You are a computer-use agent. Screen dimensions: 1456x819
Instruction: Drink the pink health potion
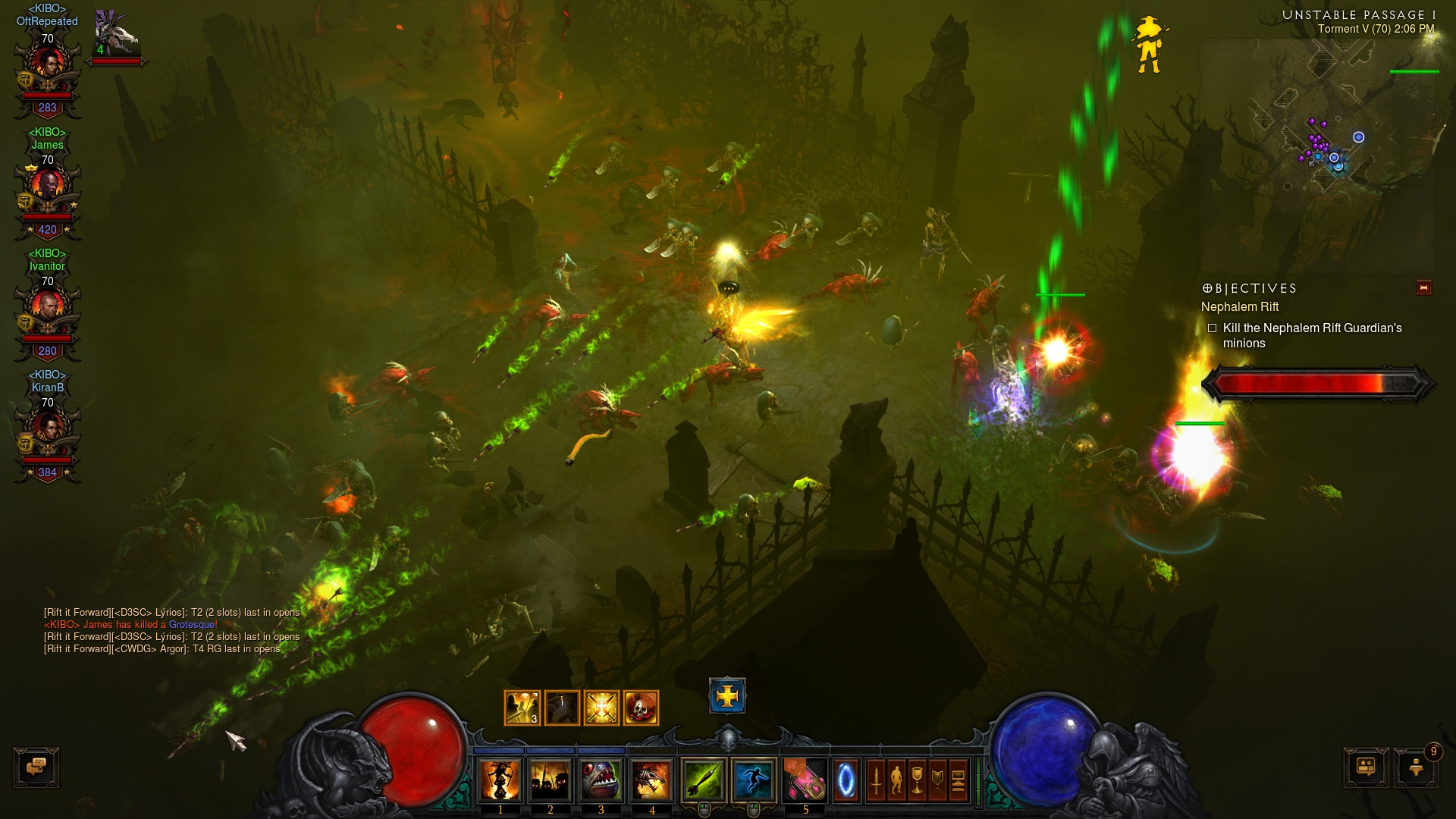pyautogui.click(x=805, y=780)
